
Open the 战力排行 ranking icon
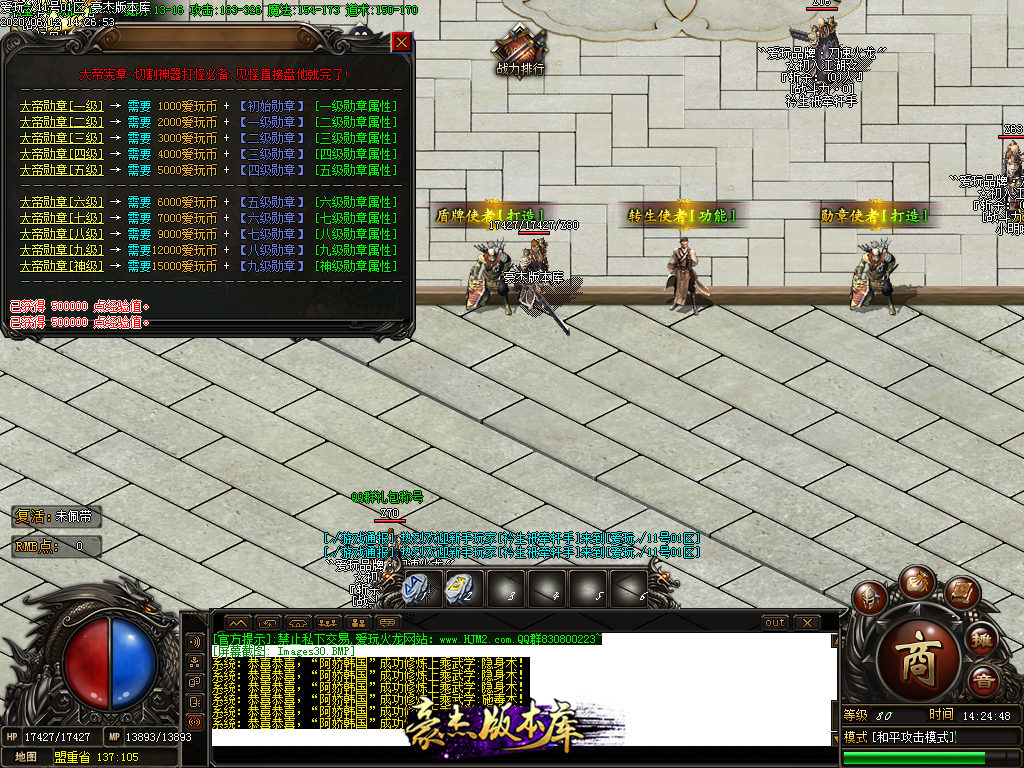point(520,52)
